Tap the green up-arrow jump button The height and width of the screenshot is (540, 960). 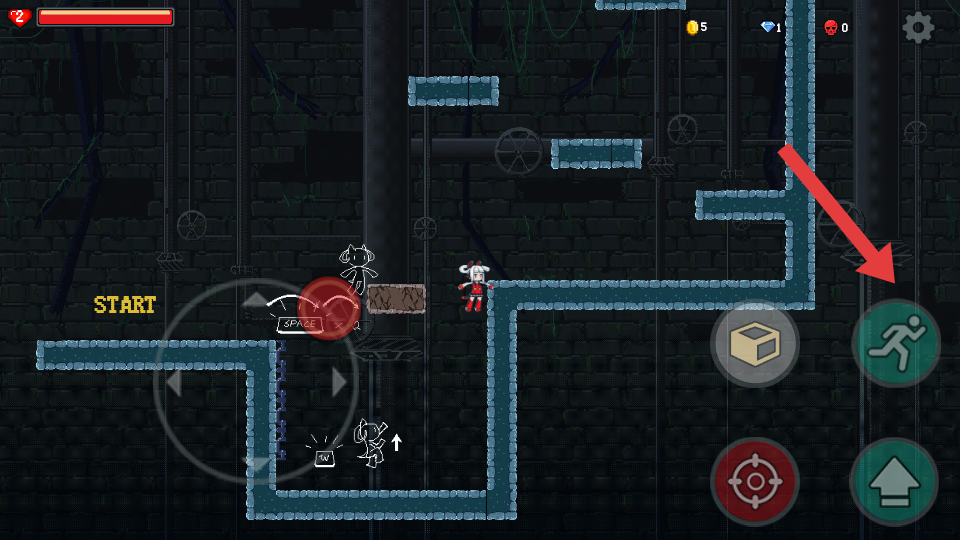[x=894, y=482]
